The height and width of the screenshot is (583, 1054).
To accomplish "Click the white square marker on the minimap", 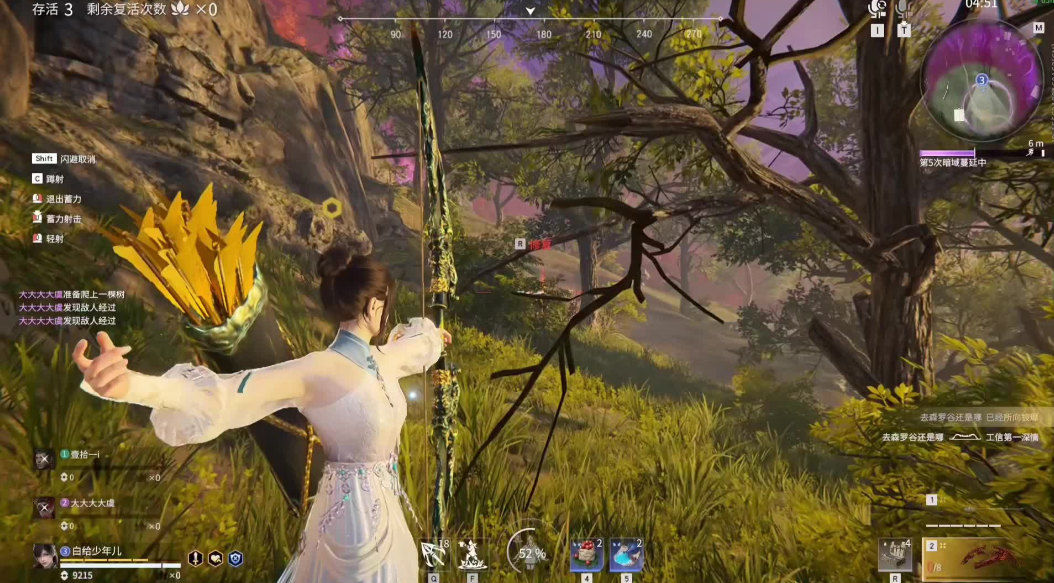I will (959, 115).
